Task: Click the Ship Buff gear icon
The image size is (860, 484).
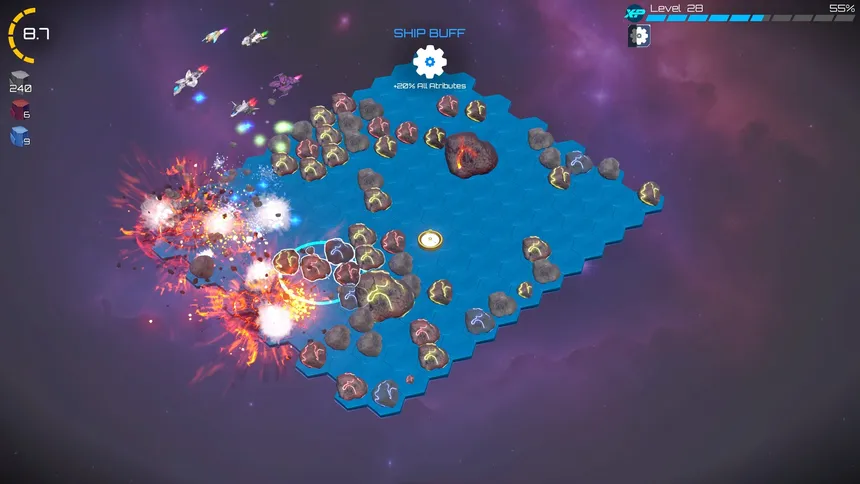Action: (429, 62)
